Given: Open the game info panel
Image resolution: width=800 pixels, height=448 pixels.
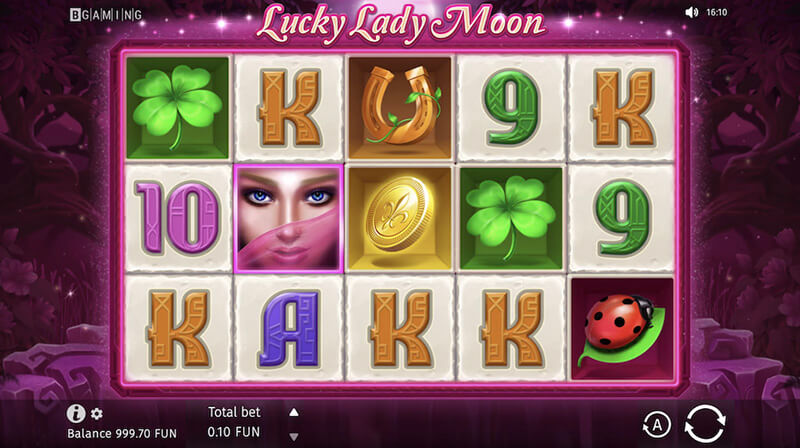Looking at the screenshot, I should (75, 413).
